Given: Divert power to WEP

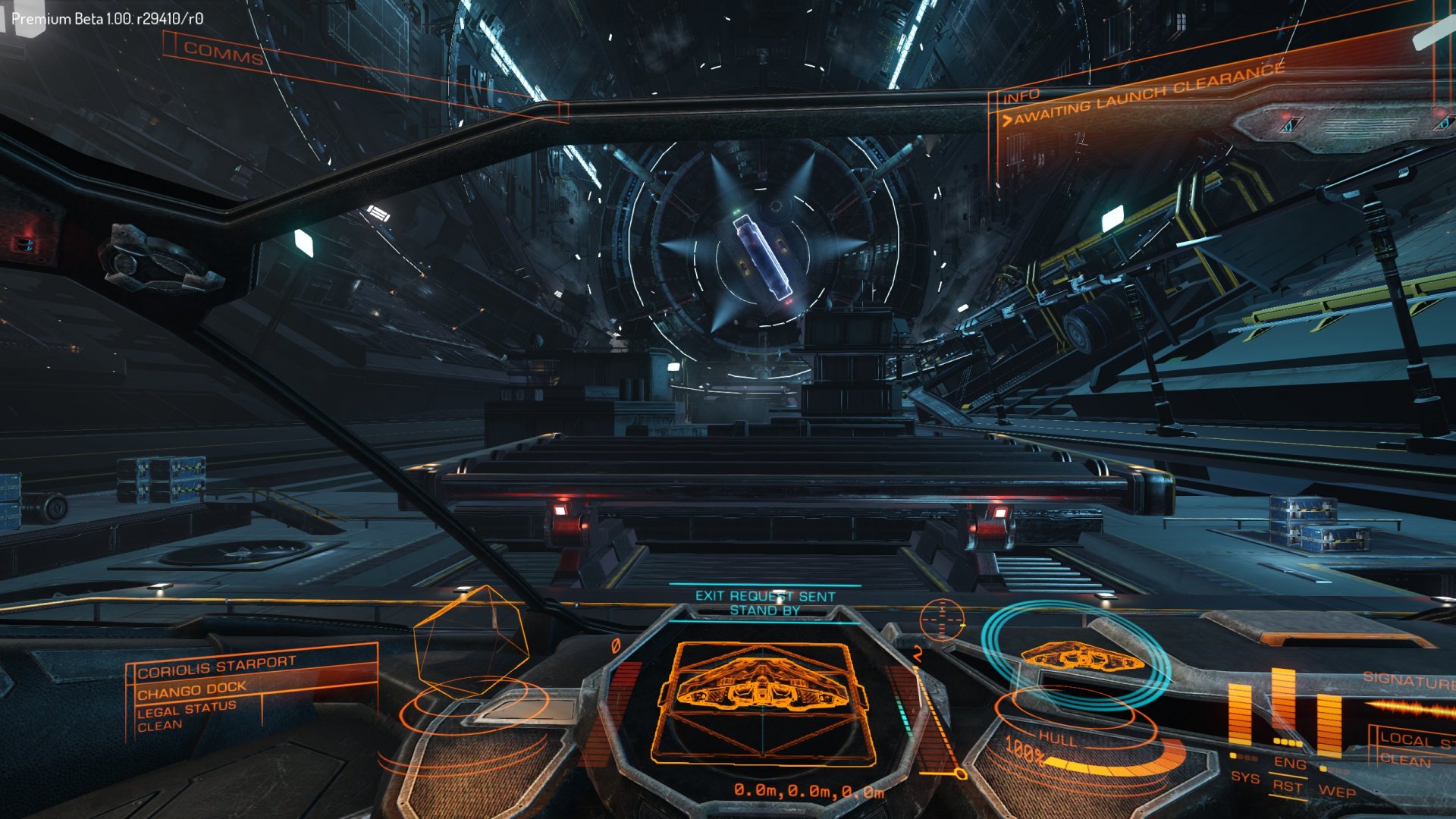Looking at the screenshot, I should coord(1337,792).
